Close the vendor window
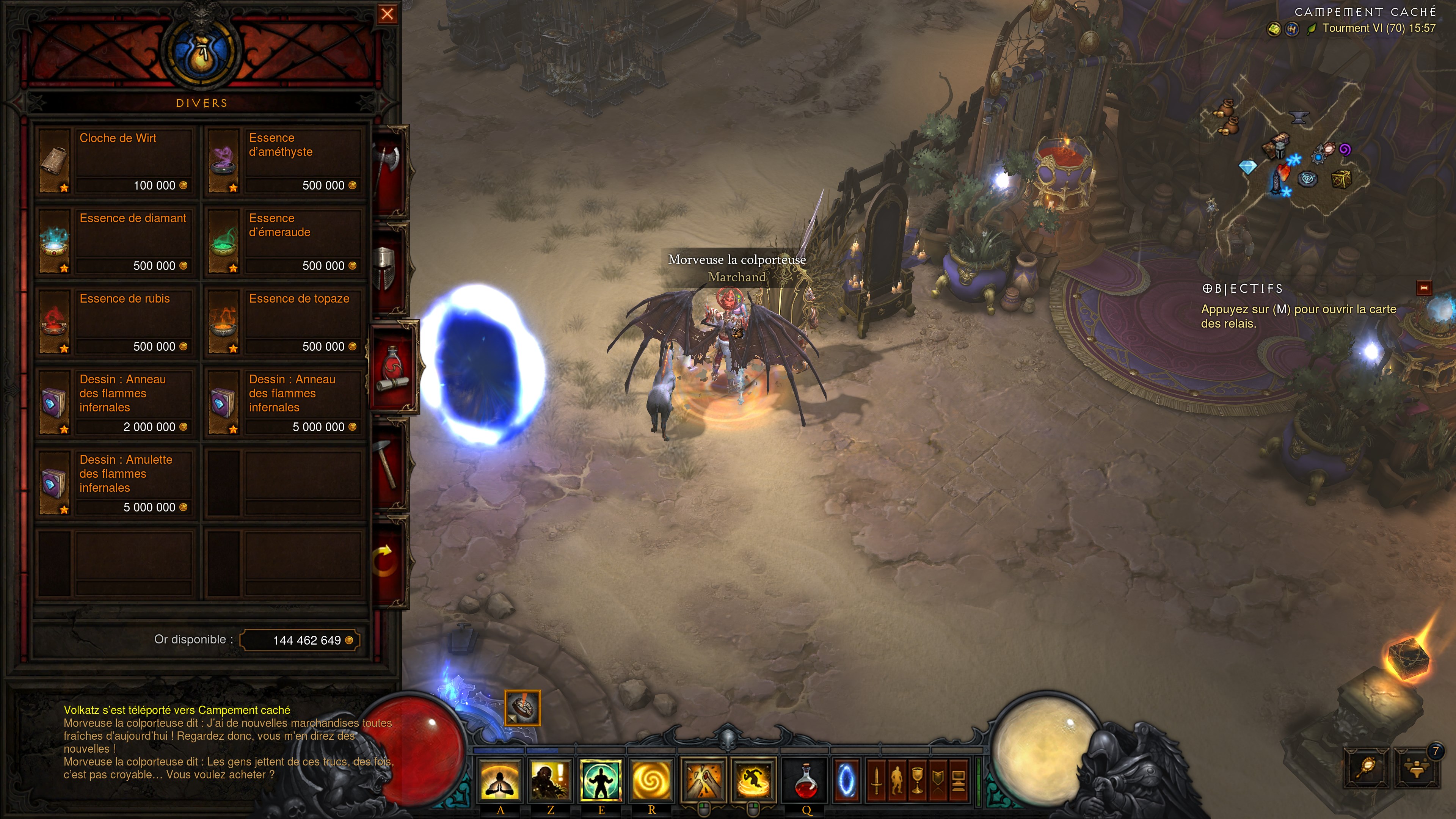Viewport: 1456px width, 819px height. [x=387, y=14]
